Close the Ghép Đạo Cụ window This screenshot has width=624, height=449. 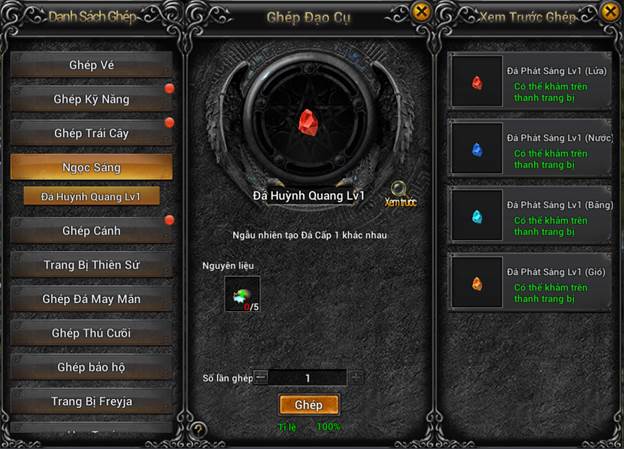pos(421,12)
